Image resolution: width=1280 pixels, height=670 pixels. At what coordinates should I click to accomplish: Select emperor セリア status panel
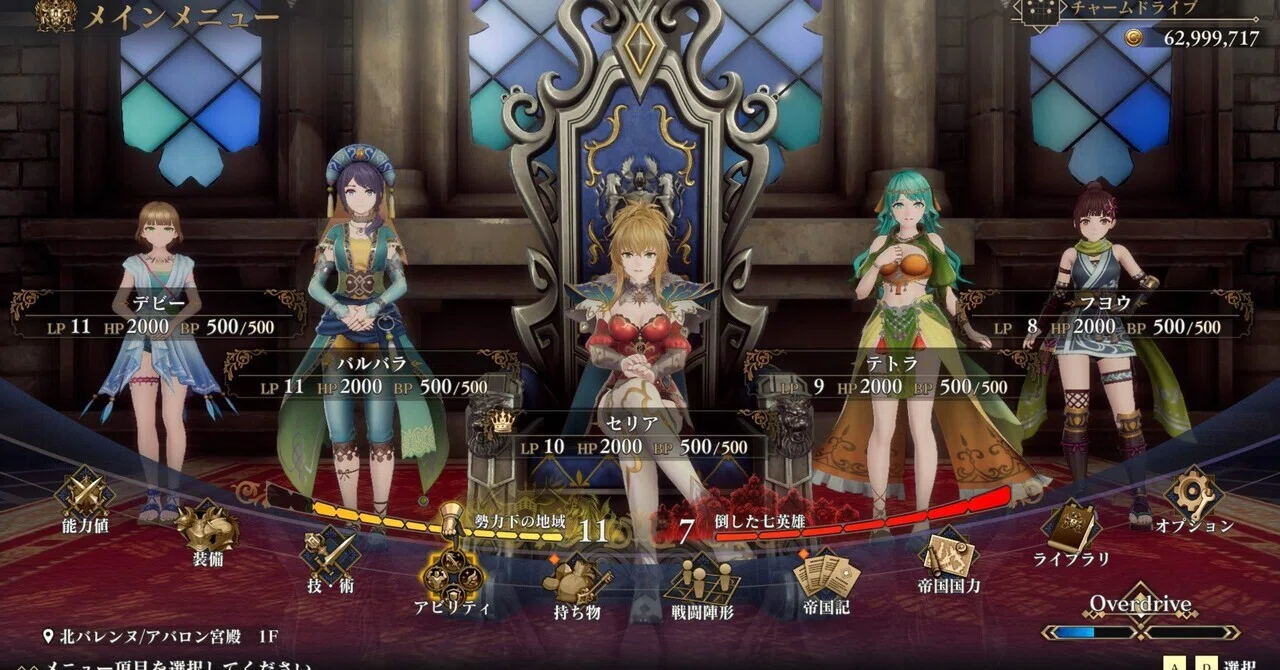632,435
